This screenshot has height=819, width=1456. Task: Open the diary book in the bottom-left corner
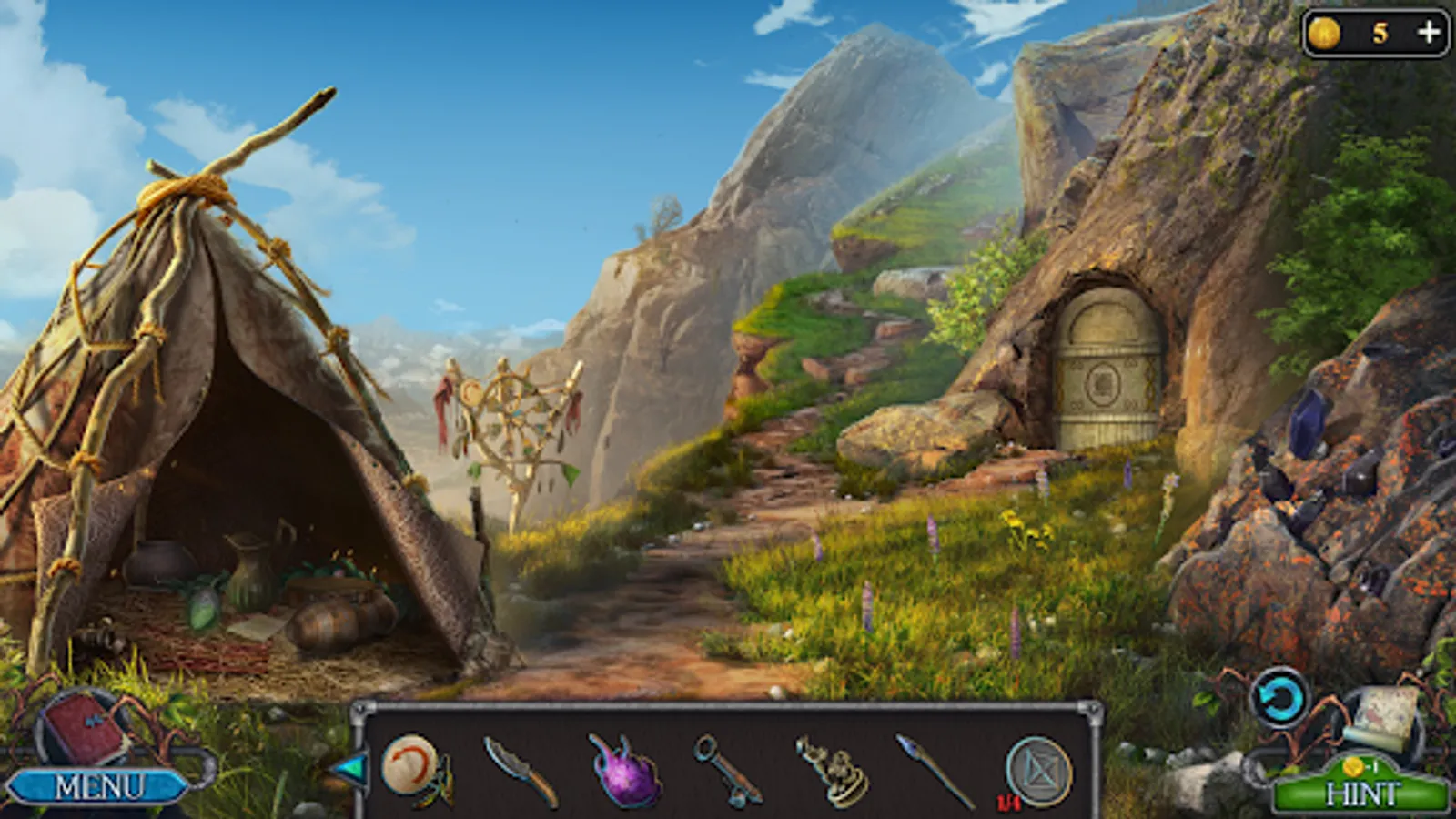[x=80, y=728]
